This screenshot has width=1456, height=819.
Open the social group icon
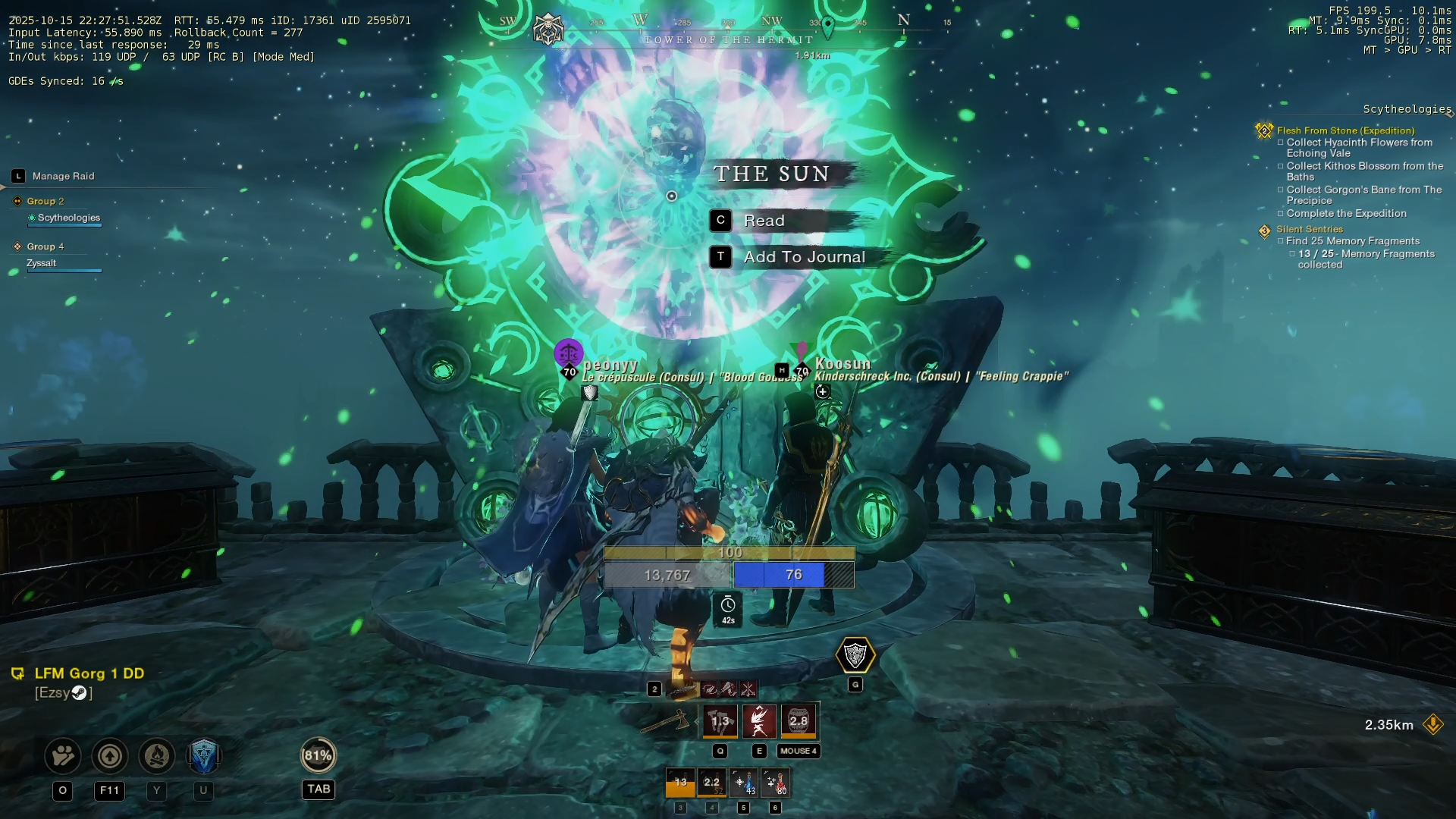point(63,755)
